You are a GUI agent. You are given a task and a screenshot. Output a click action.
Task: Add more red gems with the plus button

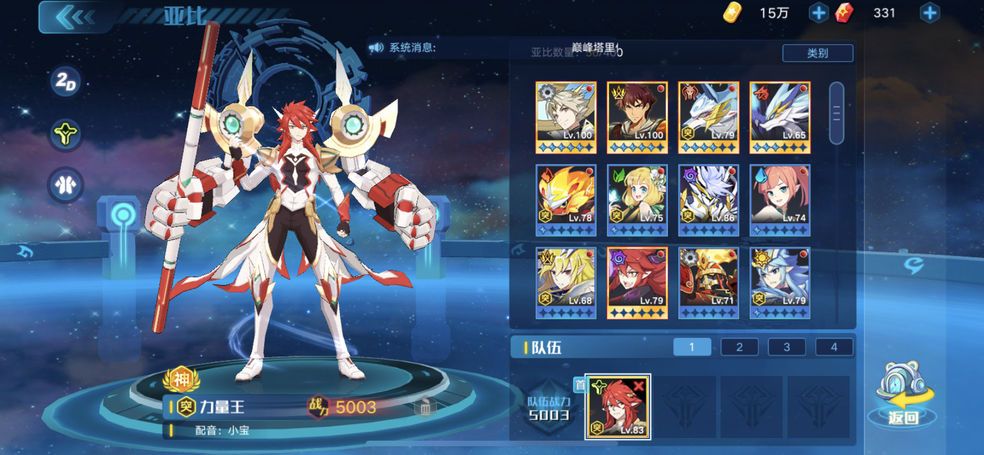click(929, 13)
